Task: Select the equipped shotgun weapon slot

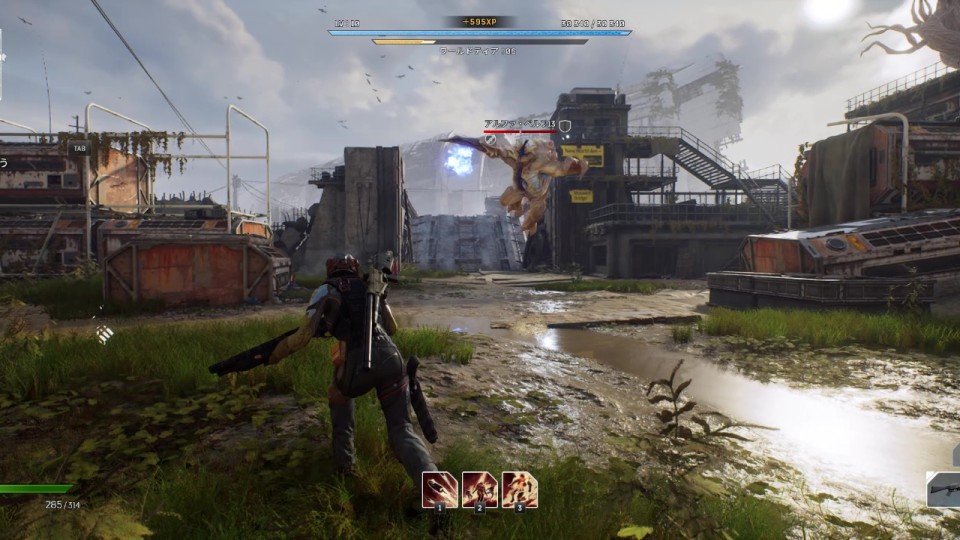Action: 943,490
